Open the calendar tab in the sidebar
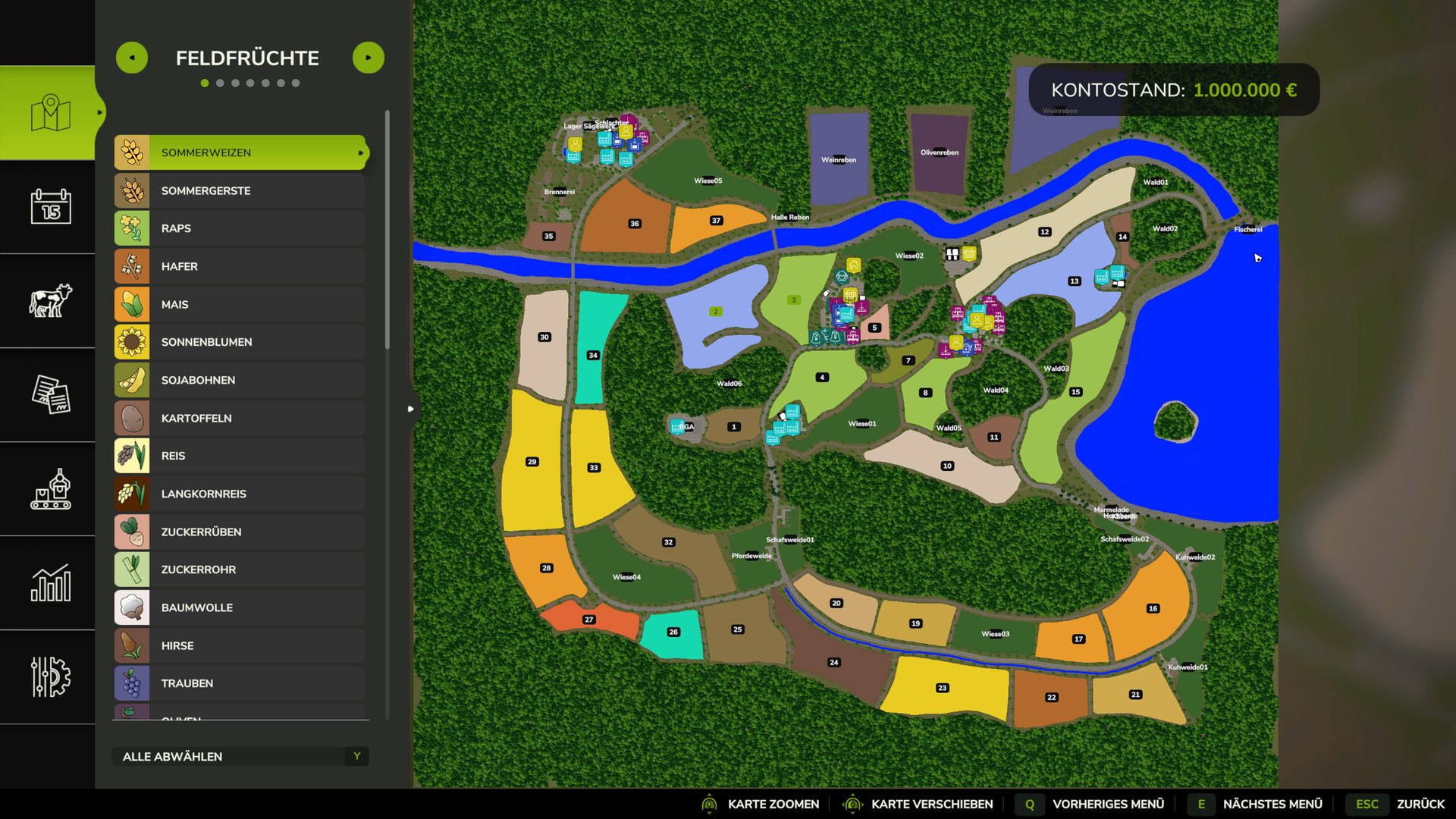Image resolution: width=1456 pixels, height=819 pixels. (50, 206)
